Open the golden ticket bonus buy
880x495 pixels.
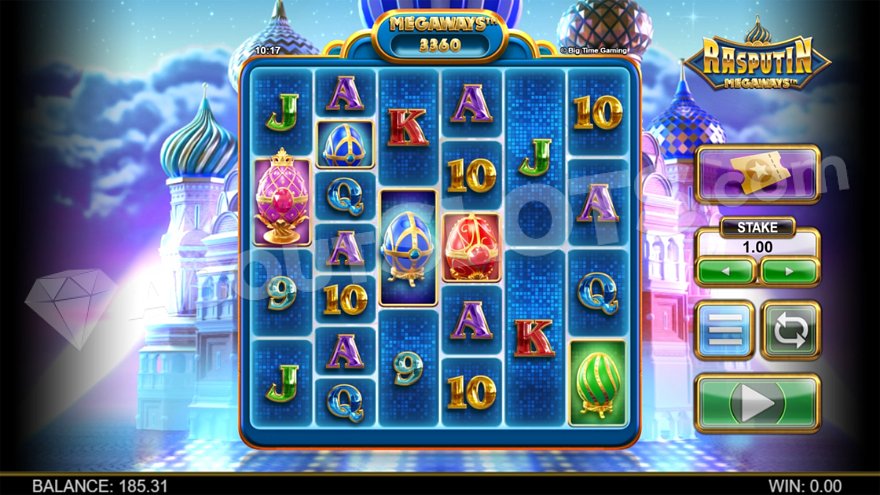tap(757, 175)
